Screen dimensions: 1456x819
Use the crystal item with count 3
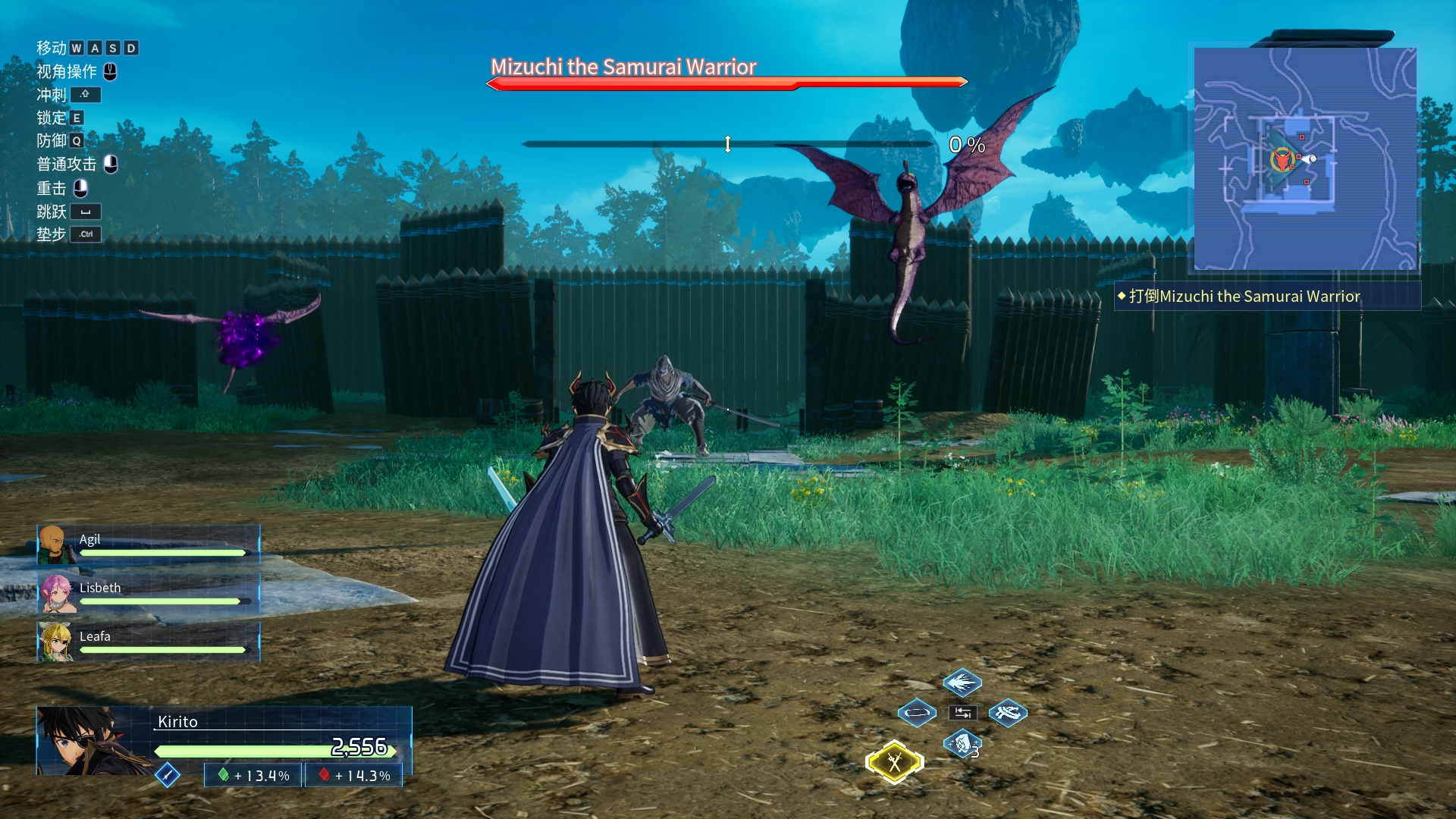(x=962, y=744)
